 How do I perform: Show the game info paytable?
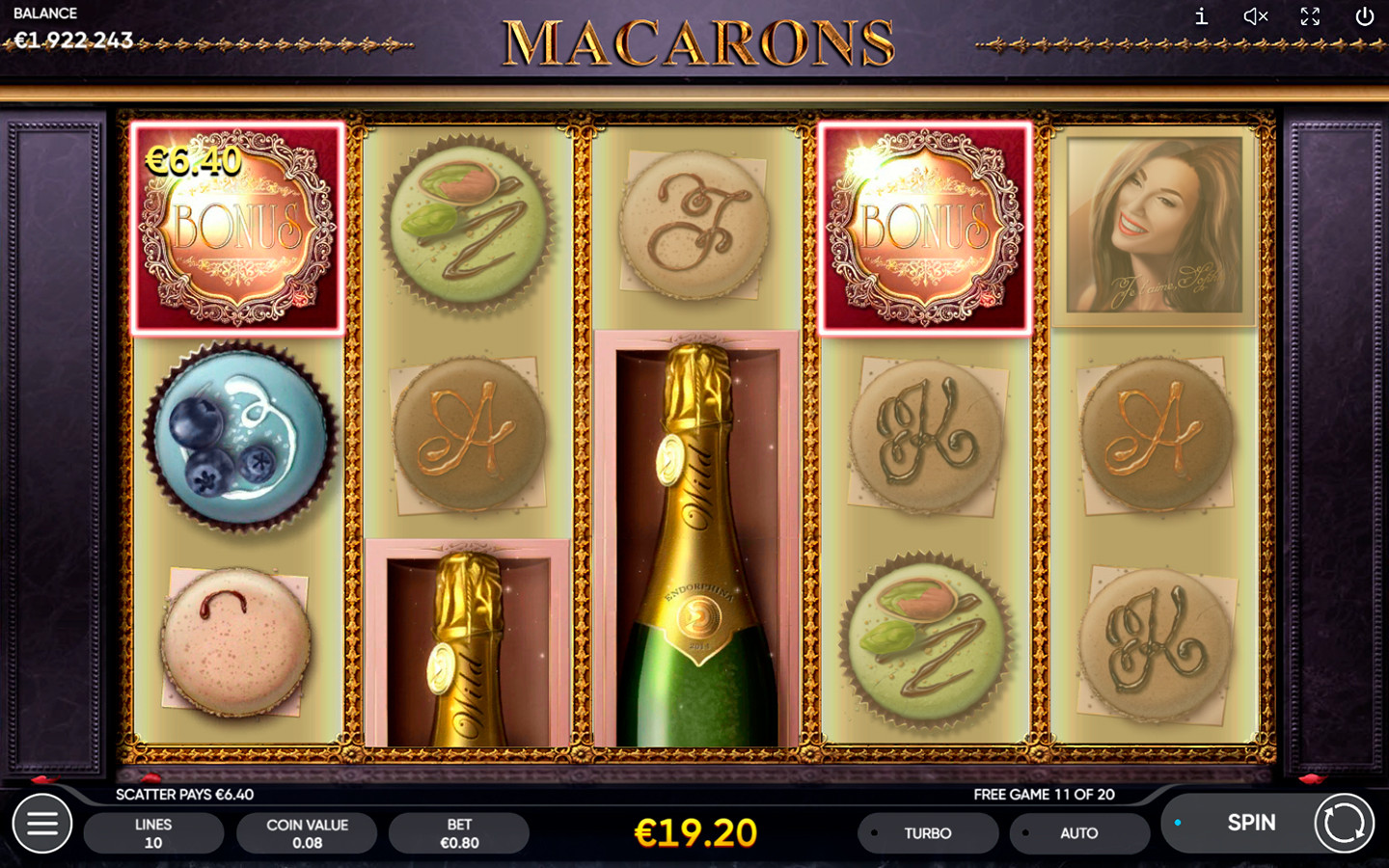click(1201, 16)
